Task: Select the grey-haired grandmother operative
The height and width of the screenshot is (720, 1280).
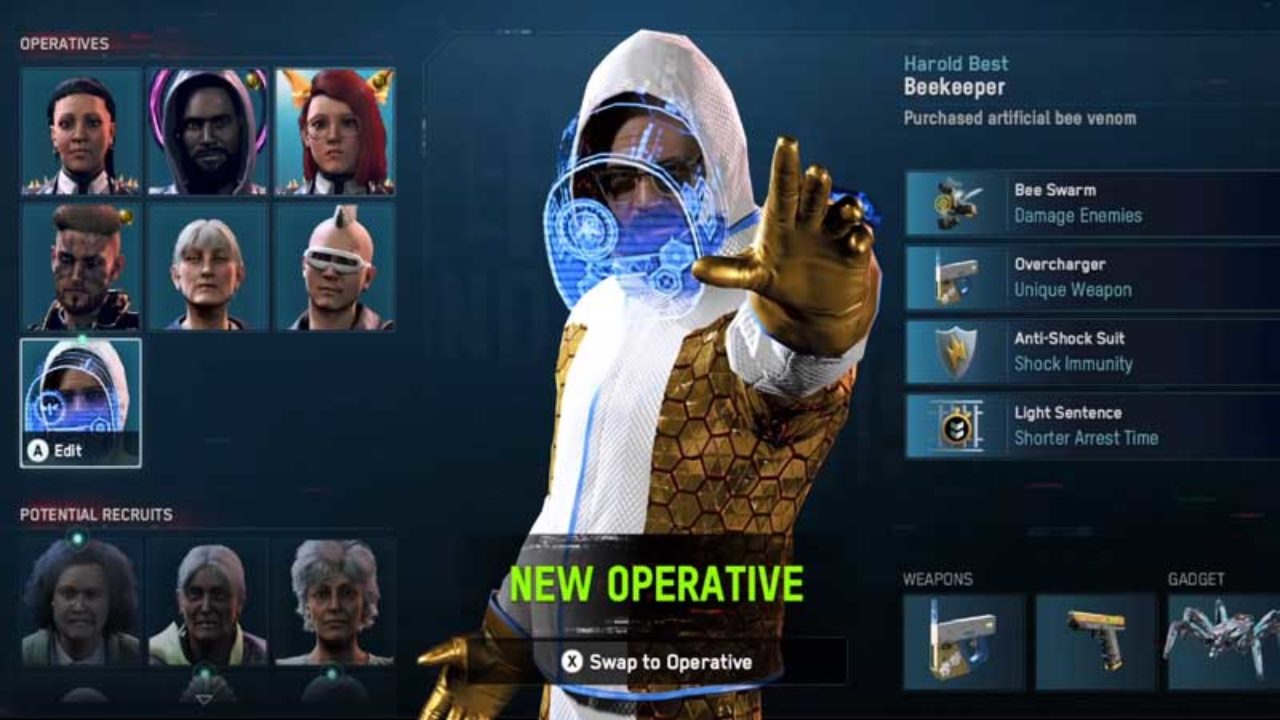Action: pos(208,266)
